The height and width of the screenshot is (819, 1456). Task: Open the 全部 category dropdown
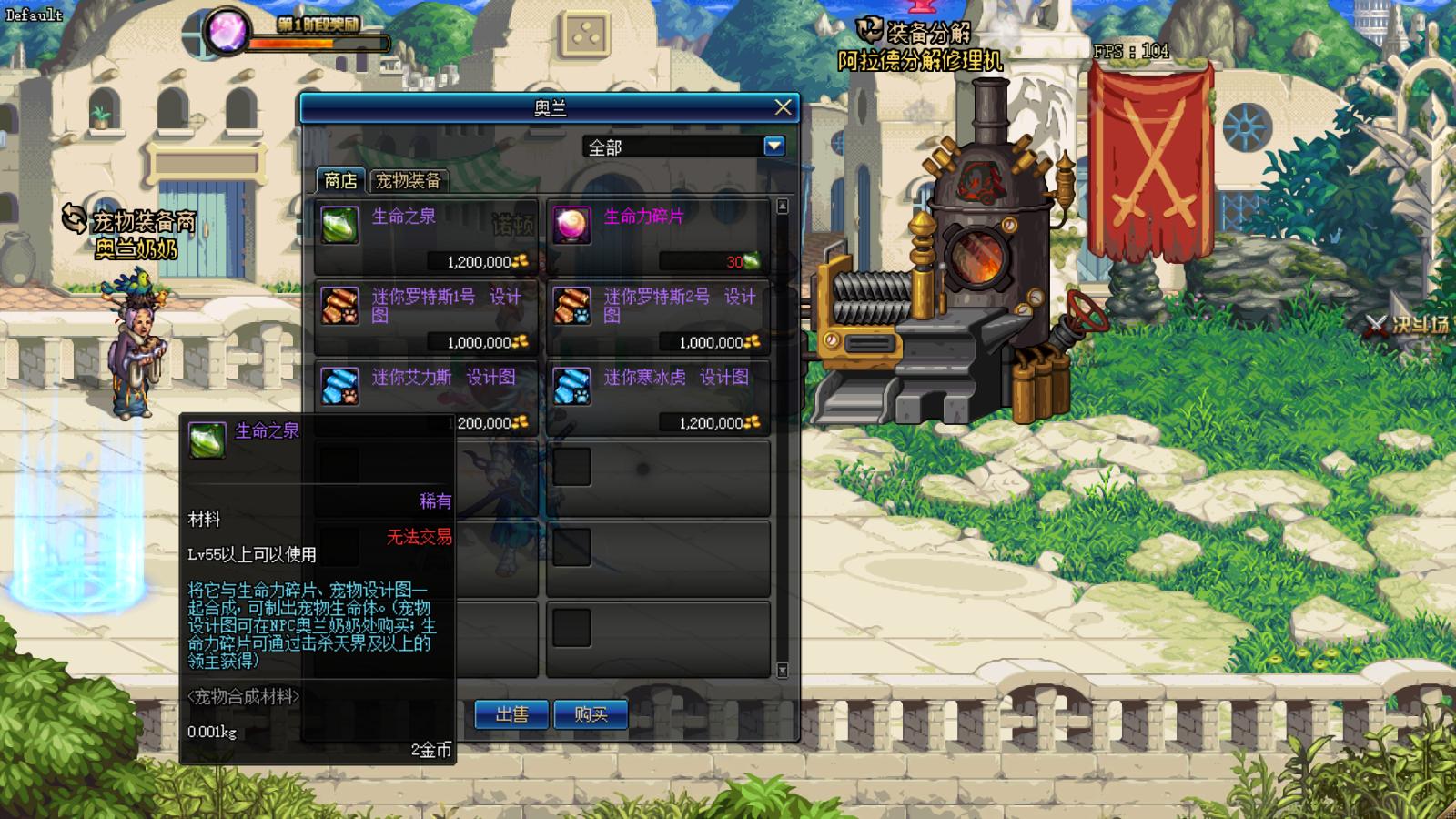(774, 146)
